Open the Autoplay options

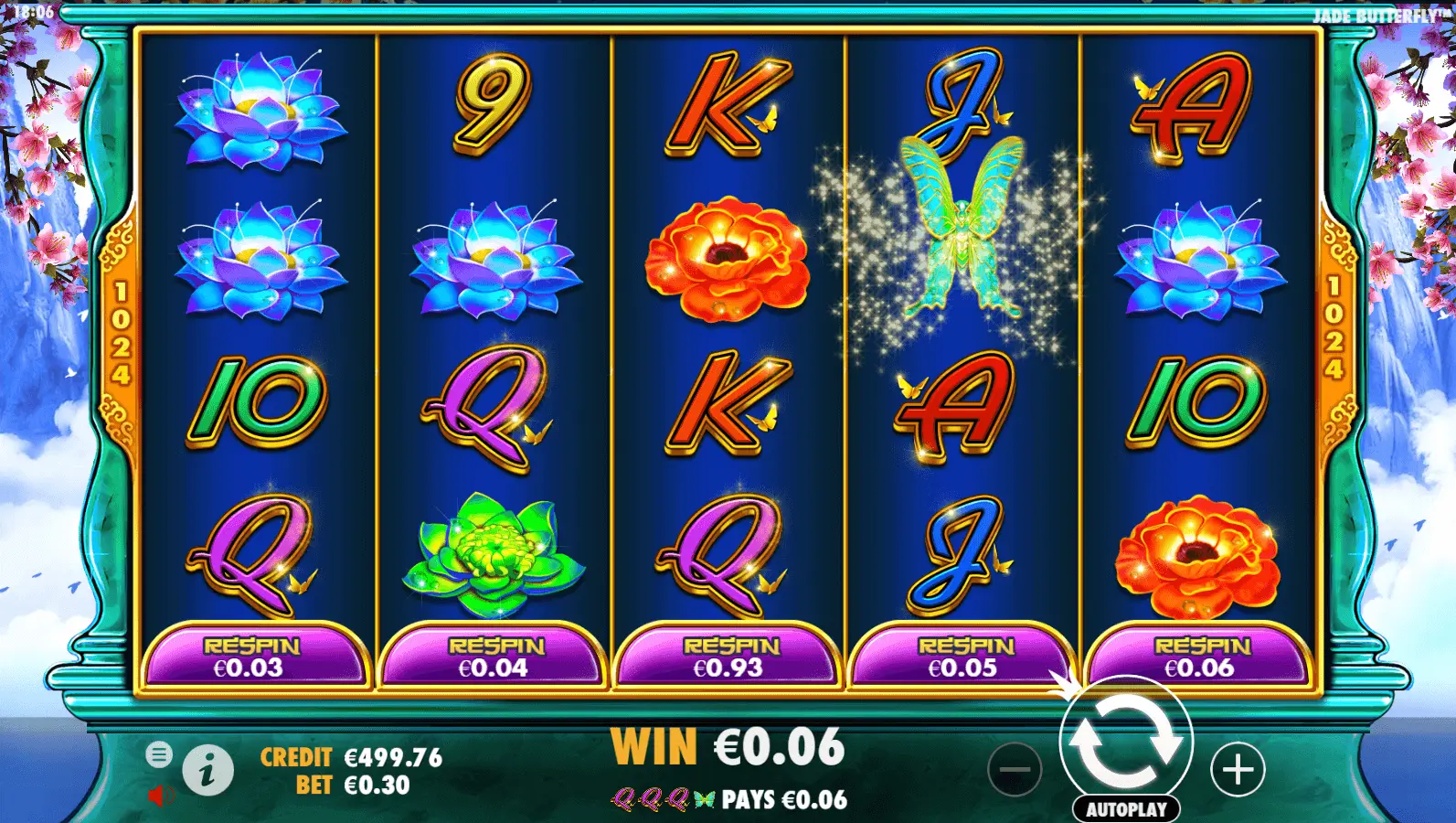(1126, 809)
